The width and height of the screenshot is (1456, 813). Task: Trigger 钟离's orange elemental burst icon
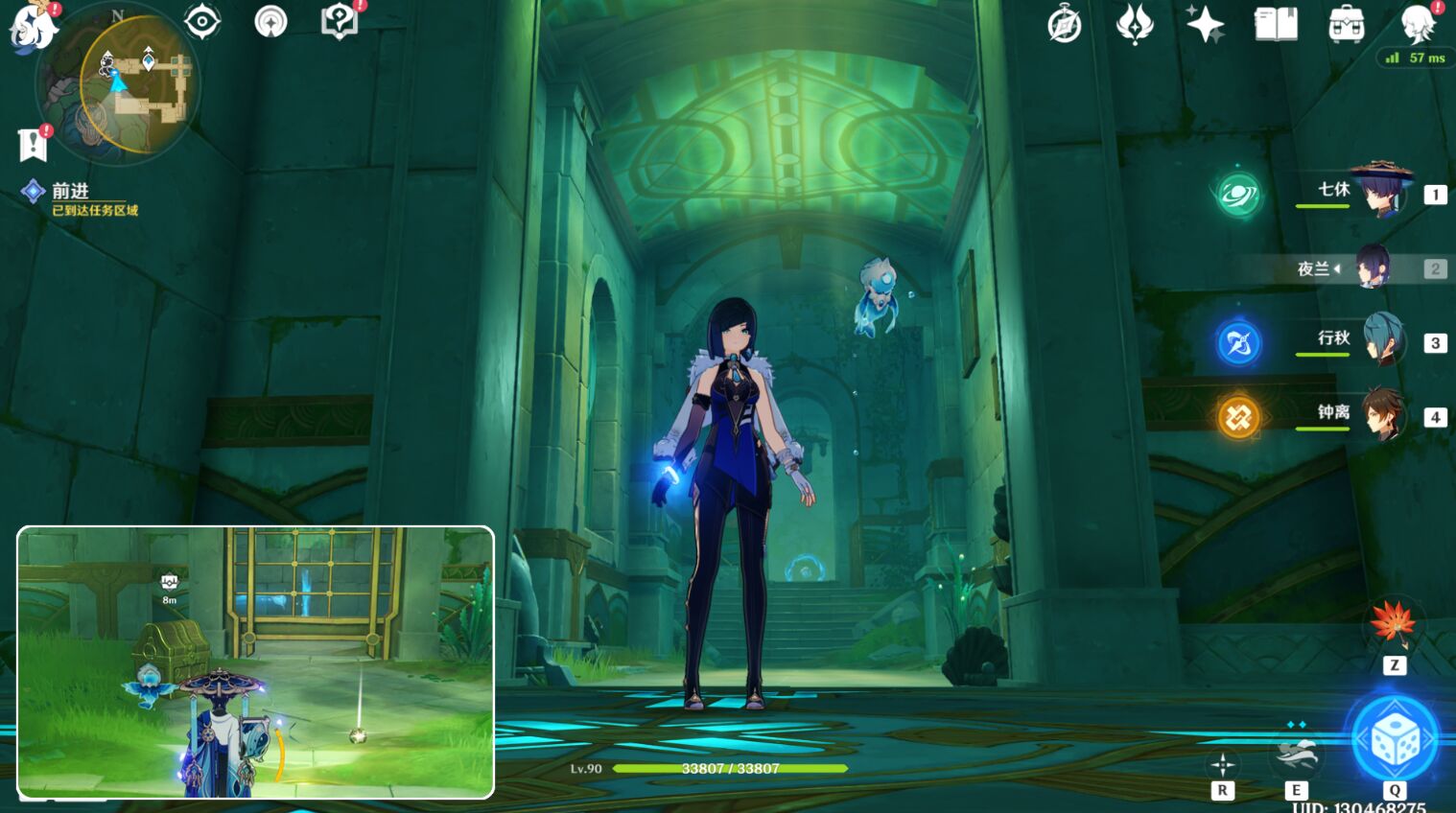click(1238, 417)
